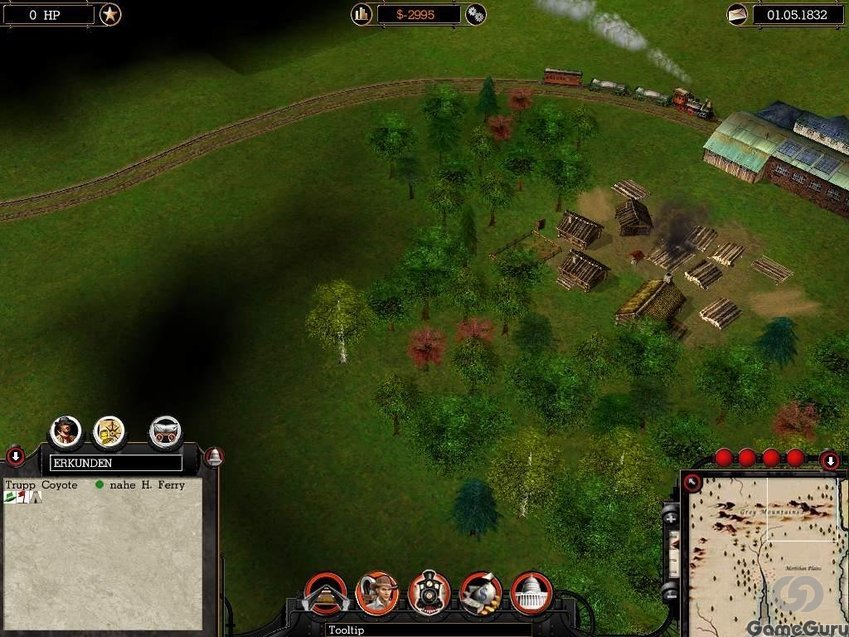Open the explorer character menu
The width and height of the screenshot is (849, 637).
tap(377, 593)
